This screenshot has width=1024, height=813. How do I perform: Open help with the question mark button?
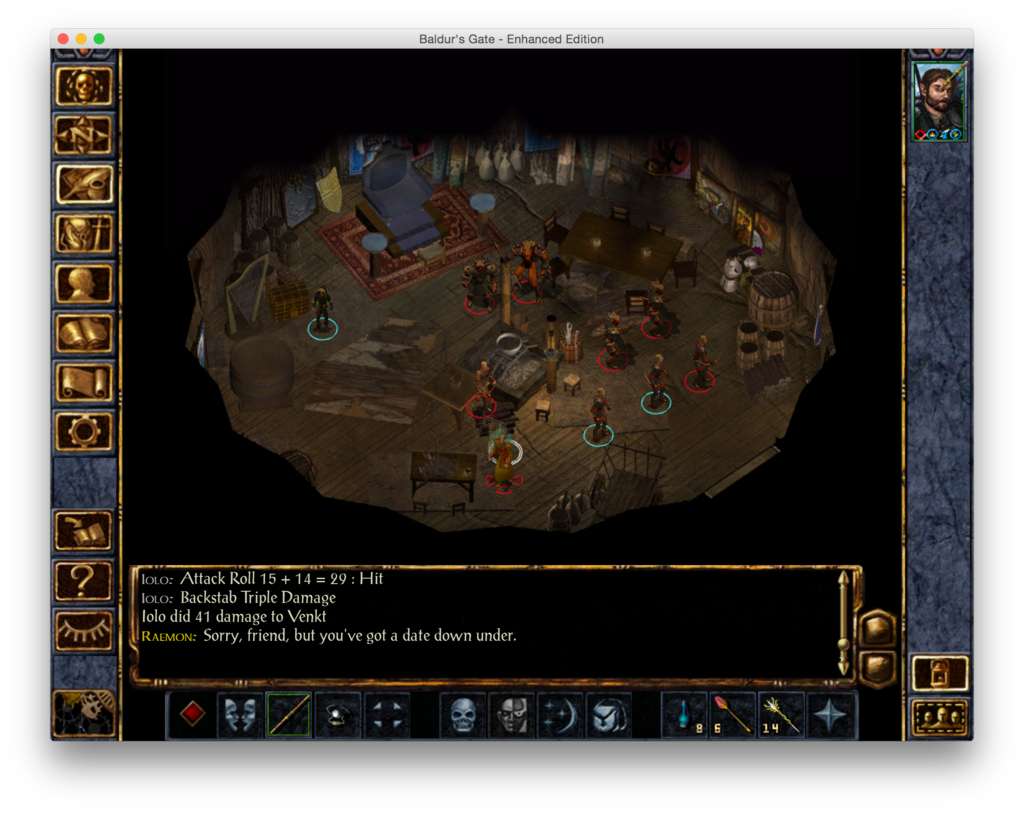coord(85,581)
